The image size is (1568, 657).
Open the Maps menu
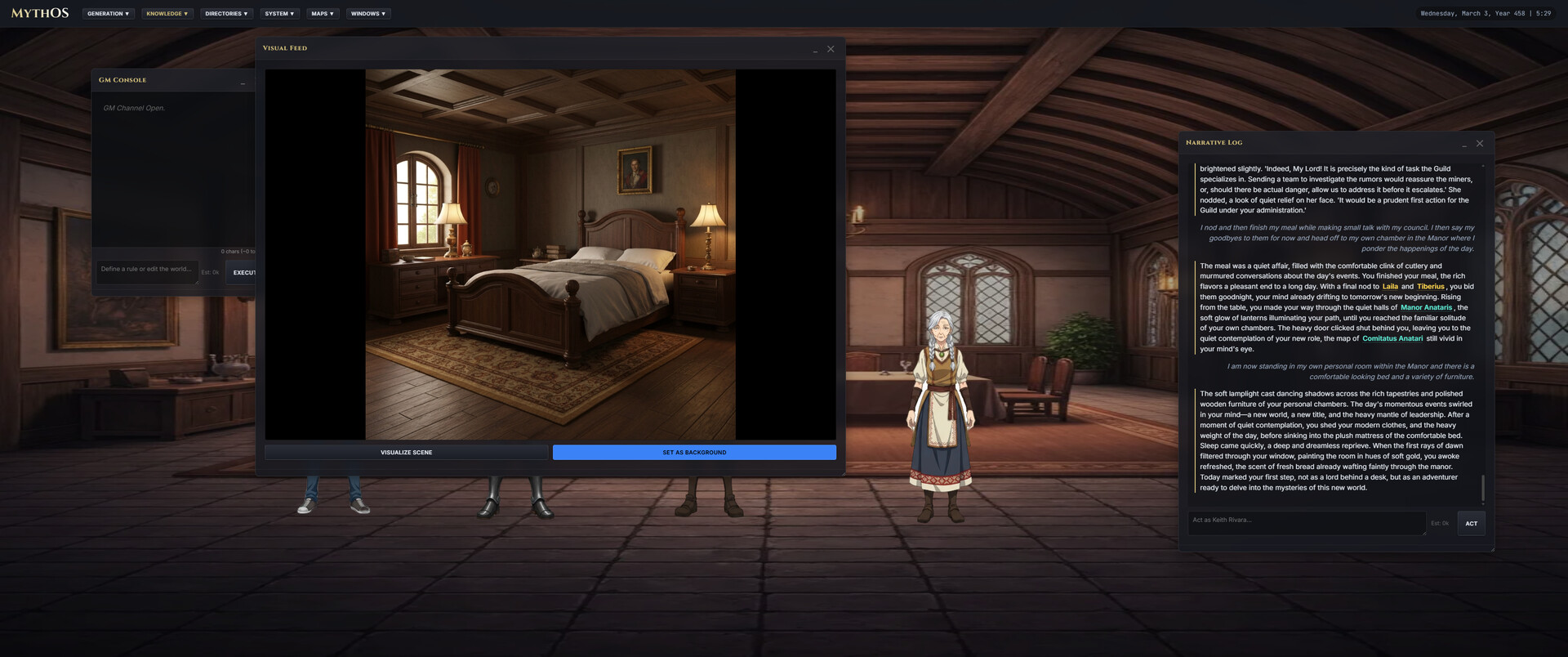322,13
